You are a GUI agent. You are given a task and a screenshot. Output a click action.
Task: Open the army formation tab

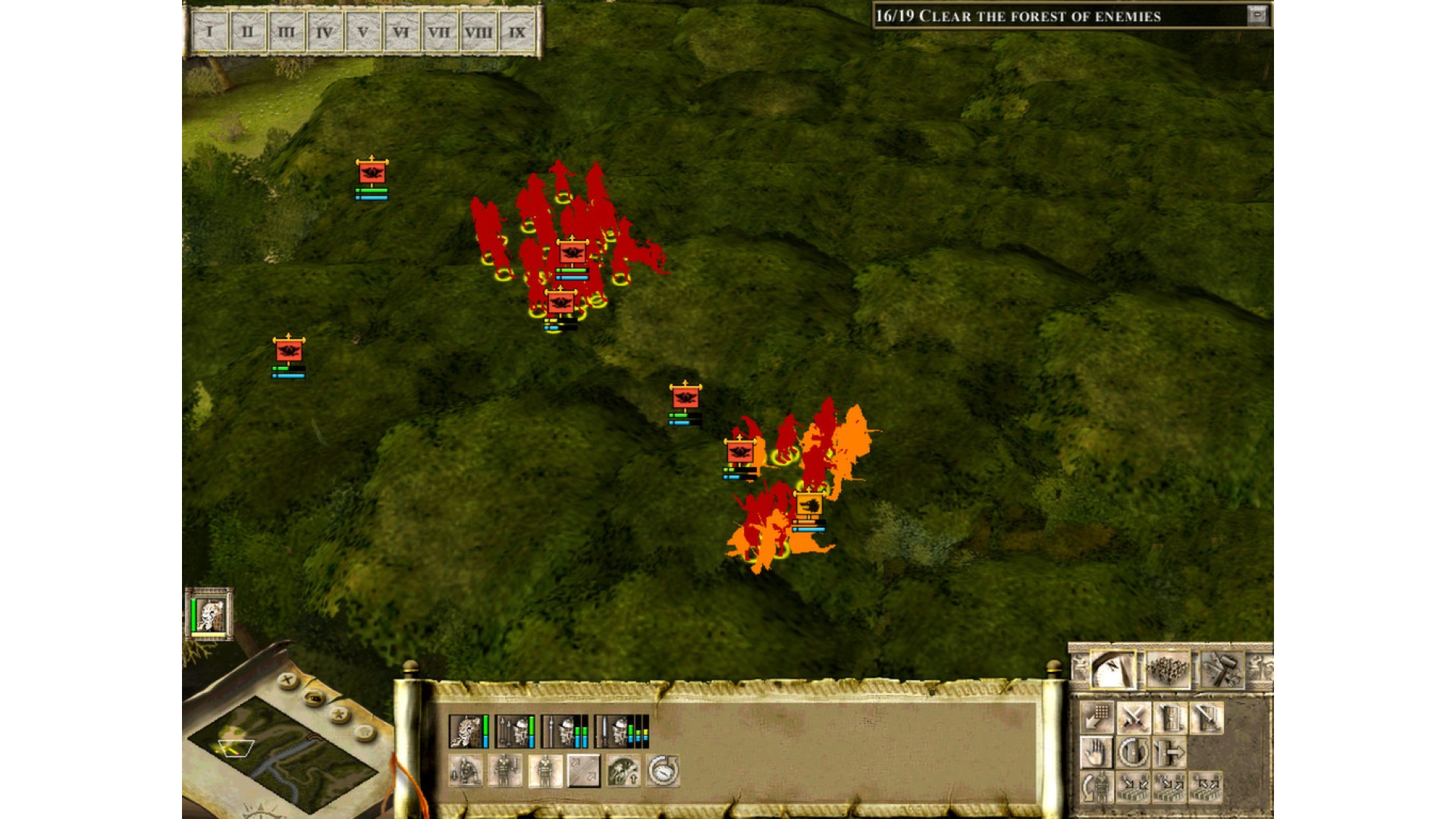pyautogui.click(x=1168, y=670)
